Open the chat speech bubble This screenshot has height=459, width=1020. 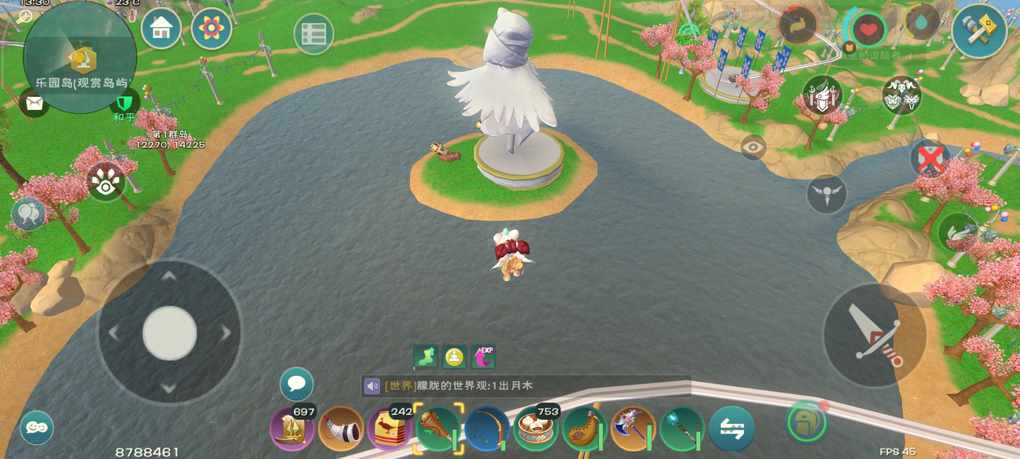click(296, 383)
